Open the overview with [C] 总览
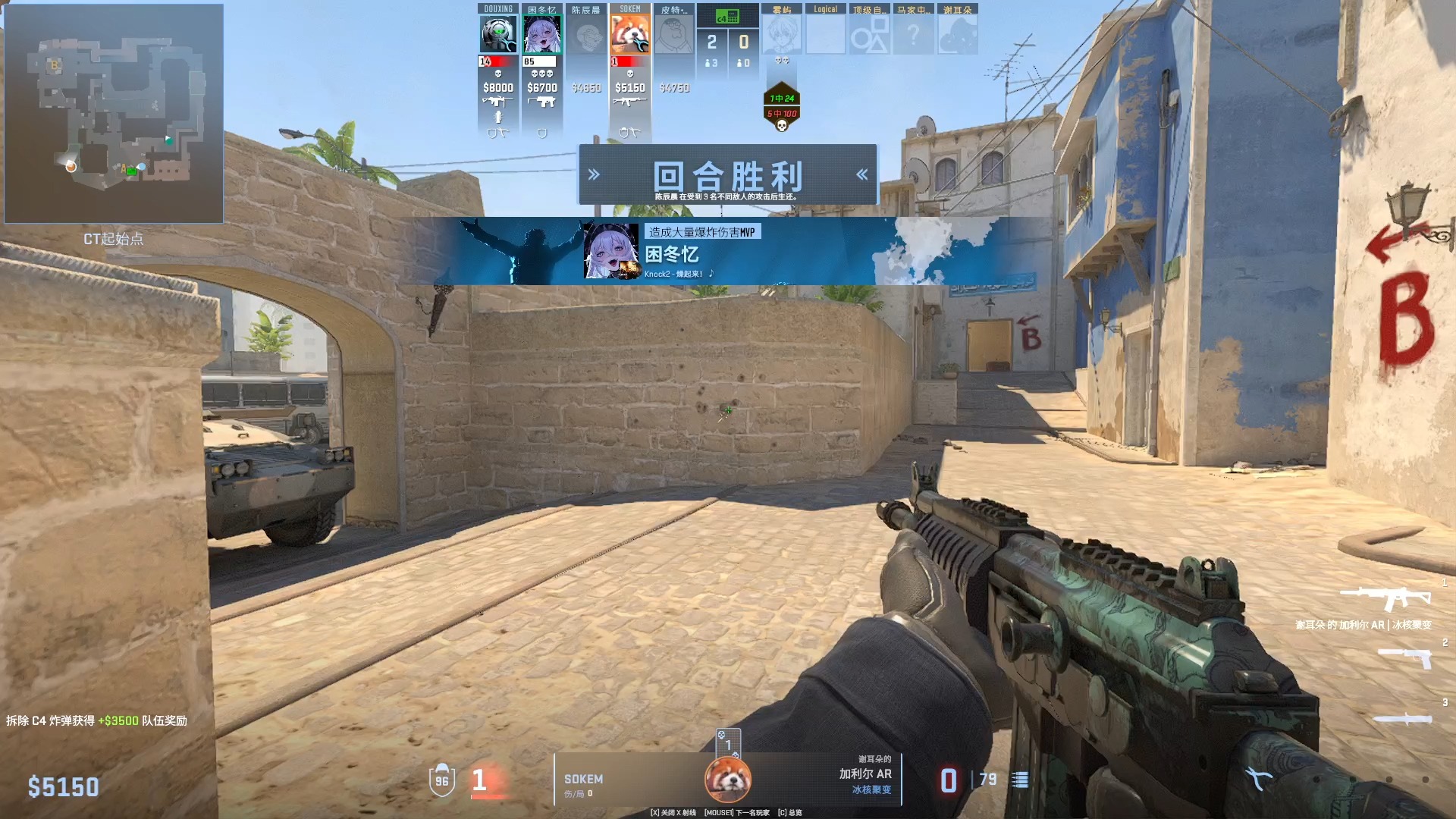Image resolution: width=1456 pixels, height=819 pixels. coord(789,812)
